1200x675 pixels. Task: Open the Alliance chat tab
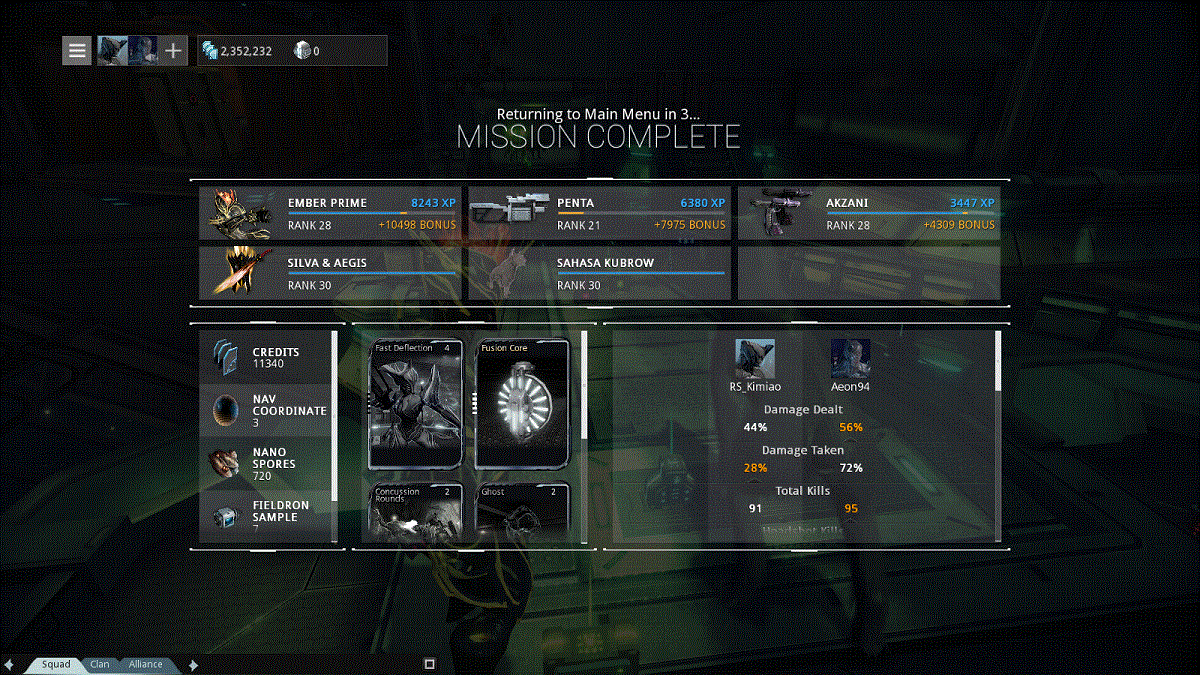point(145,664)
